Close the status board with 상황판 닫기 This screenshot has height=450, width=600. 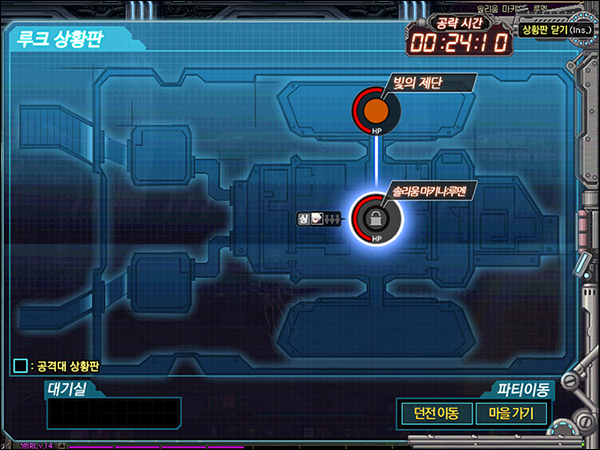pos(555,32)
